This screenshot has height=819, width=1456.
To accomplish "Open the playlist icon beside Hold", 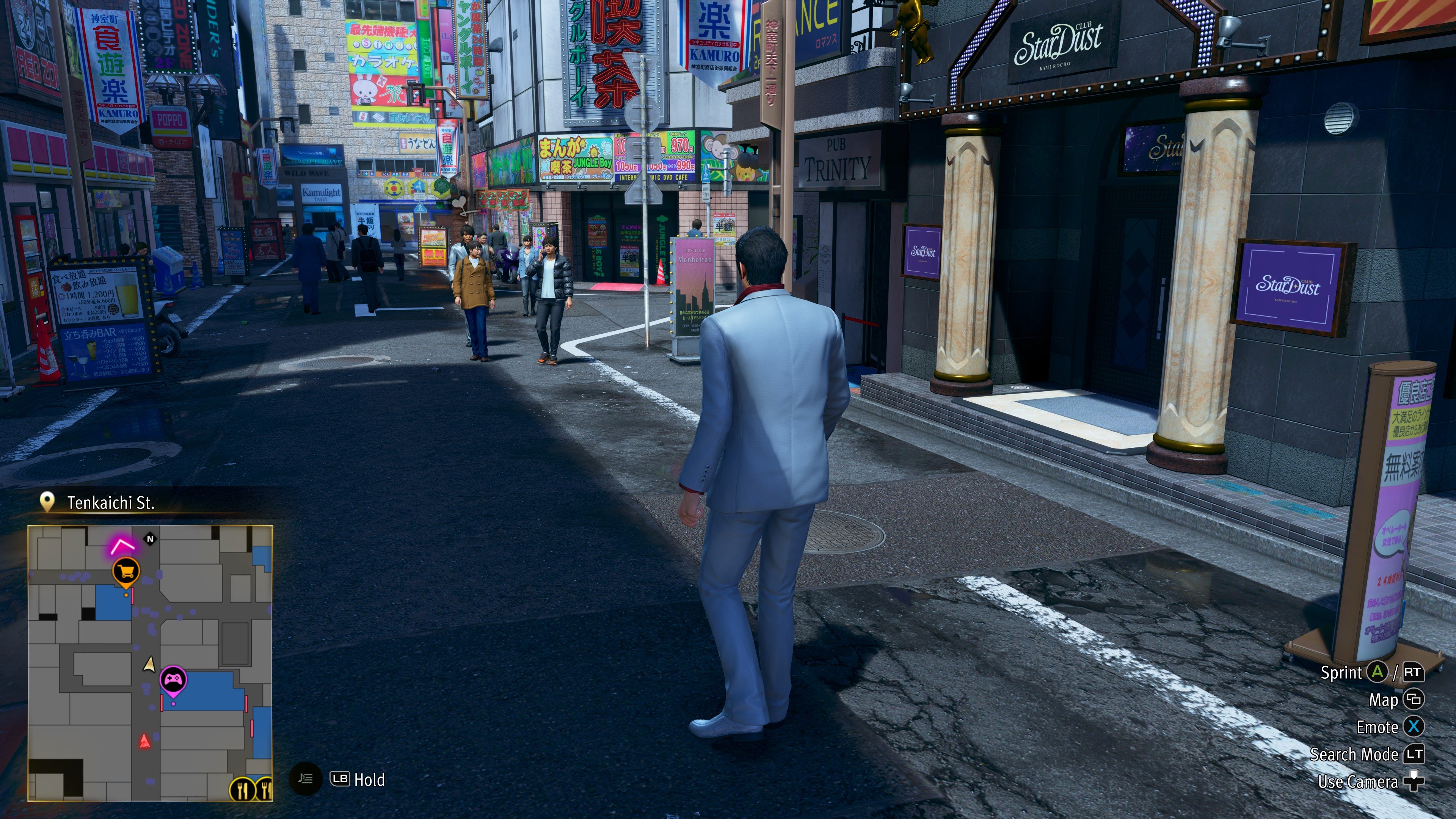I will 305,779.
